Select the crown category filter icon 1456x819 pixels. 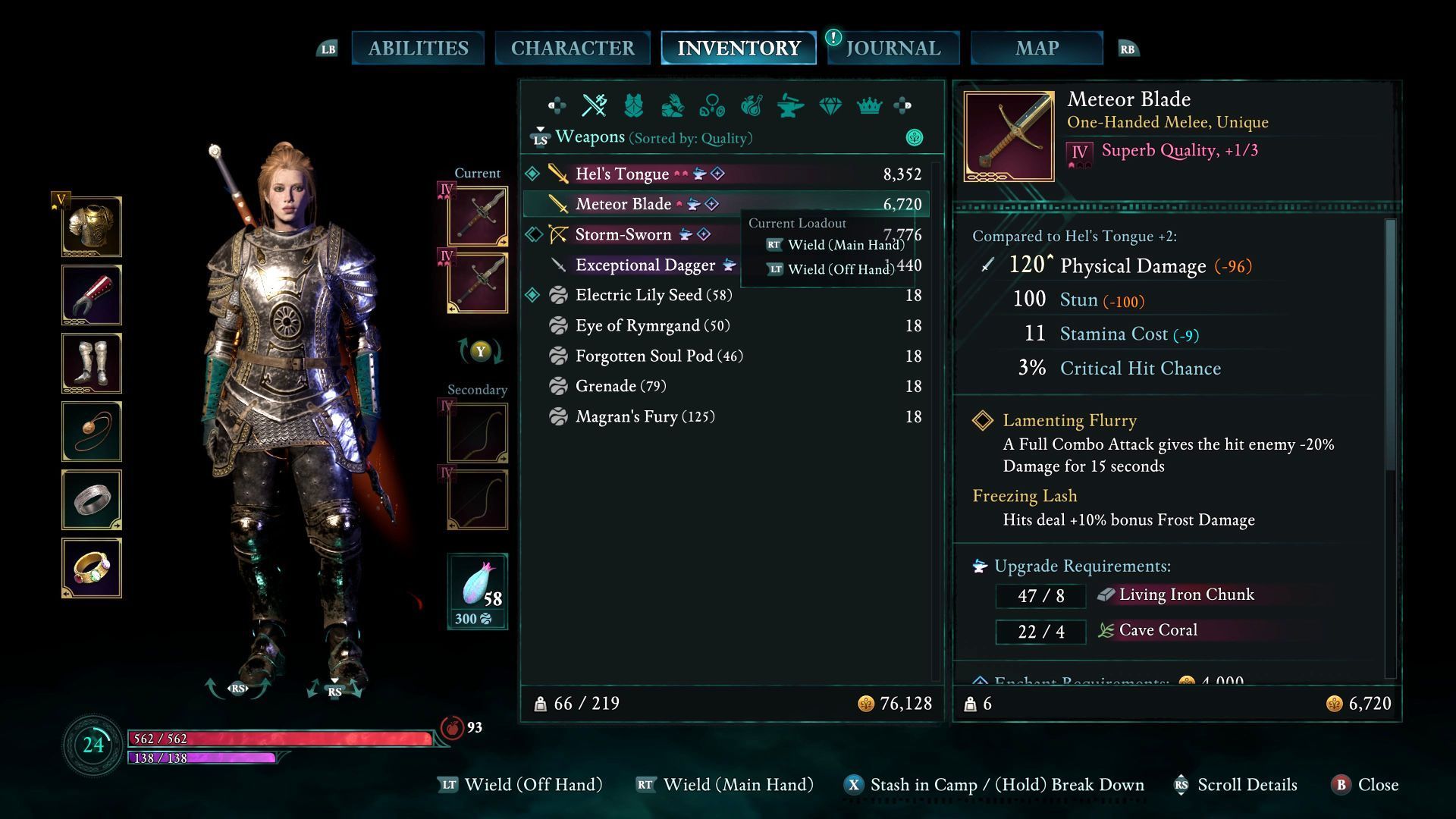pos(869,106)
